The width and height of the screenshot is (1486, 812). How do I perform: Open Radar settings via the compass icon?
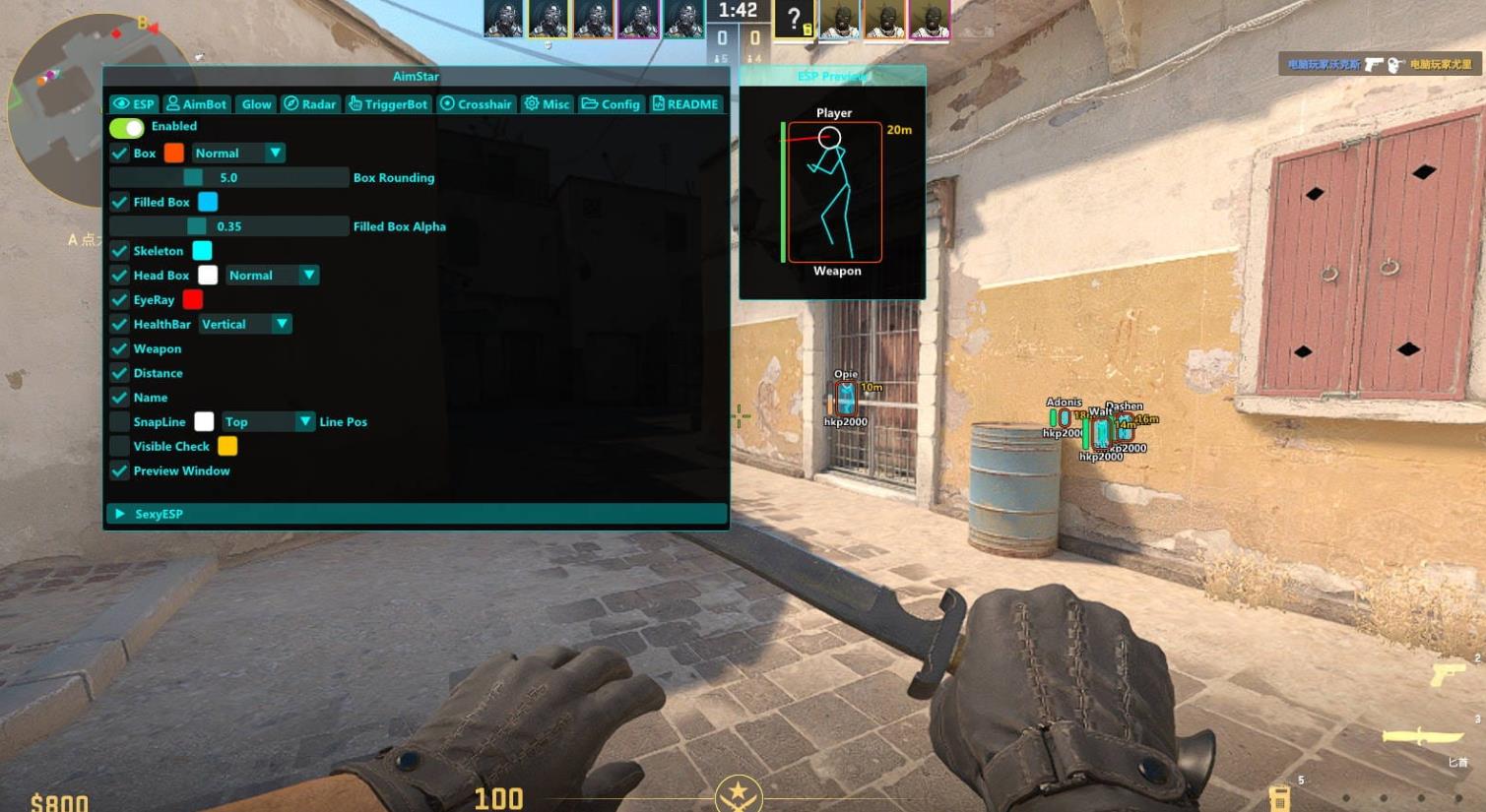pos(290,103)
